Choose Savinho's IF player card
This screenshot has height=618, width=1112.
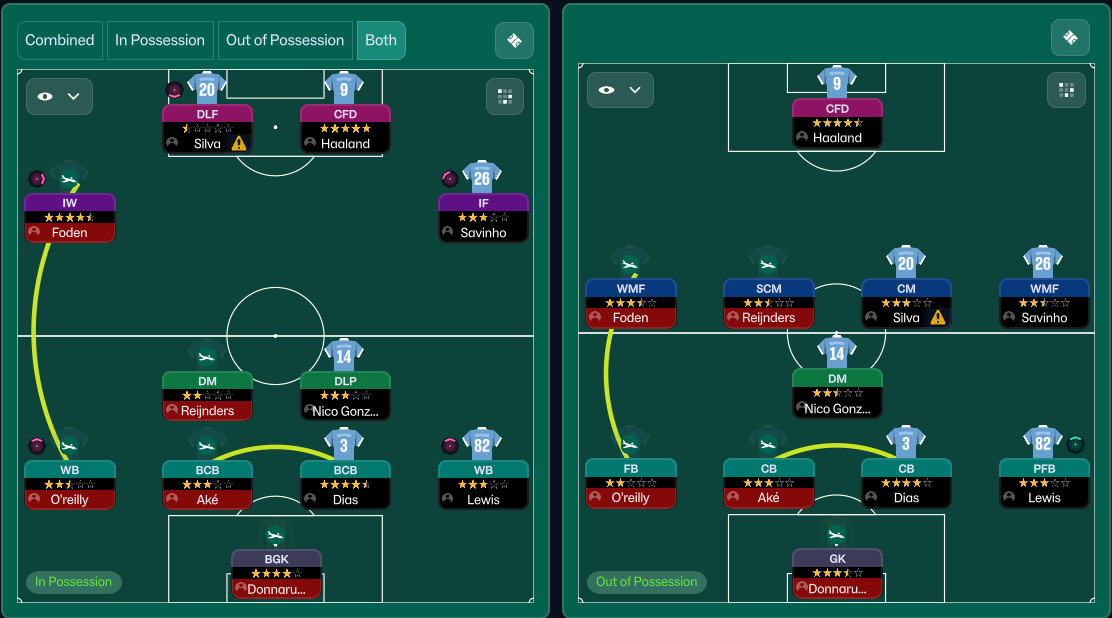pos(483,218)
